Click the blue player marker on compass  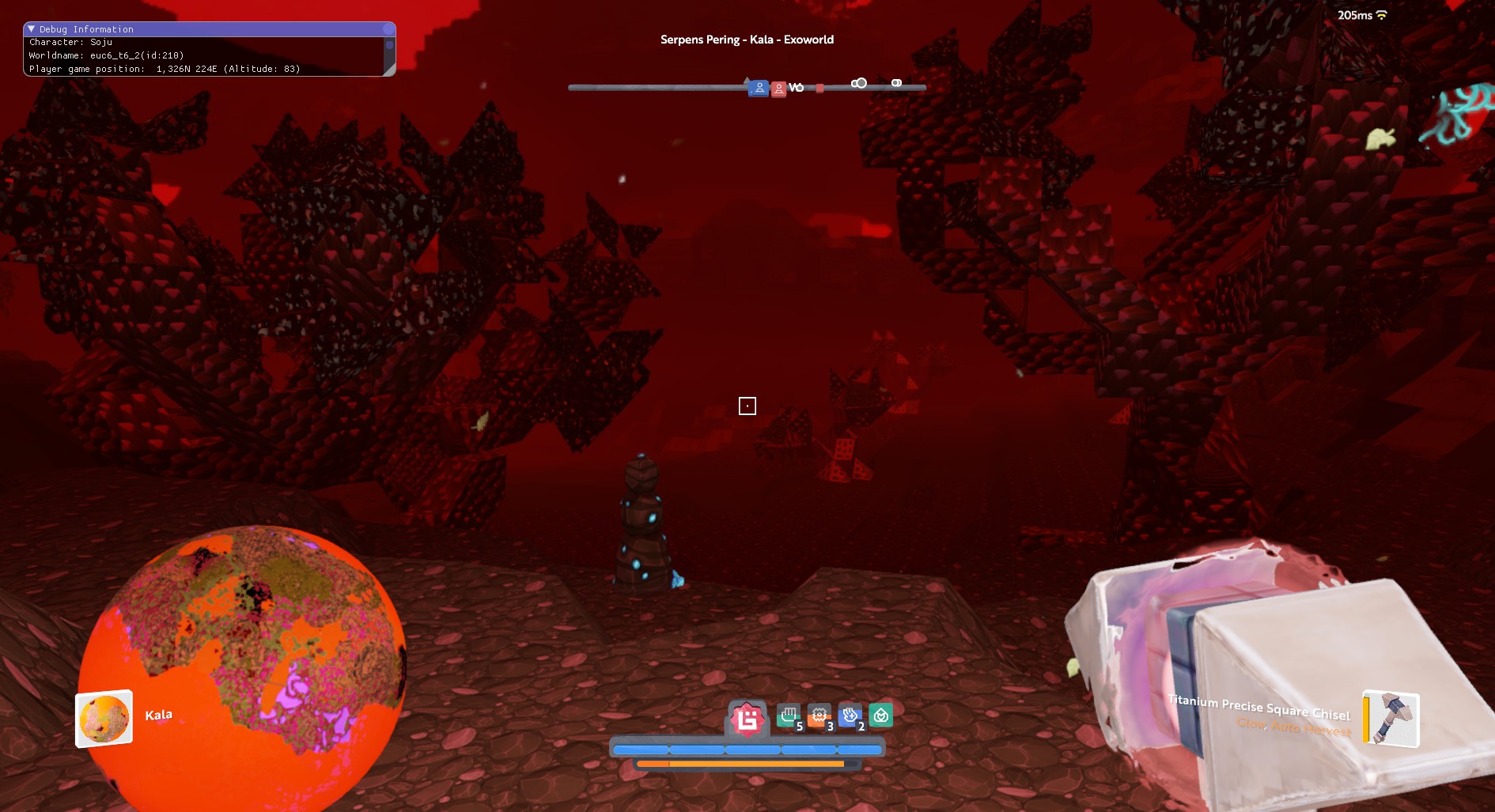click(759, 88)
